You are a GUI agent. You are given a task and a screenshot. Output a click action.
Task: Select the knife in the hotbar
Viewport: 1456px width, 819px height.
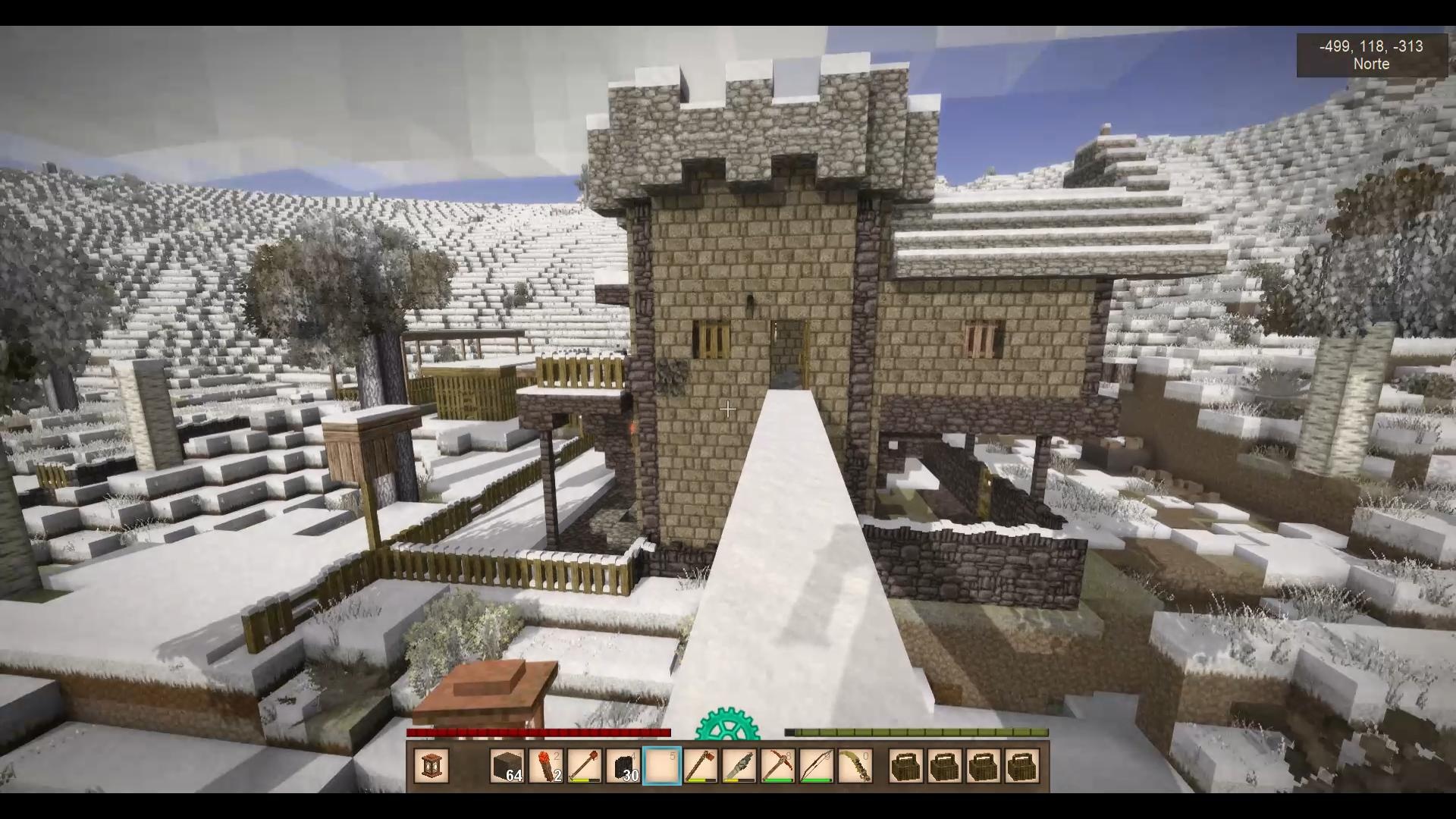point(739,766)
